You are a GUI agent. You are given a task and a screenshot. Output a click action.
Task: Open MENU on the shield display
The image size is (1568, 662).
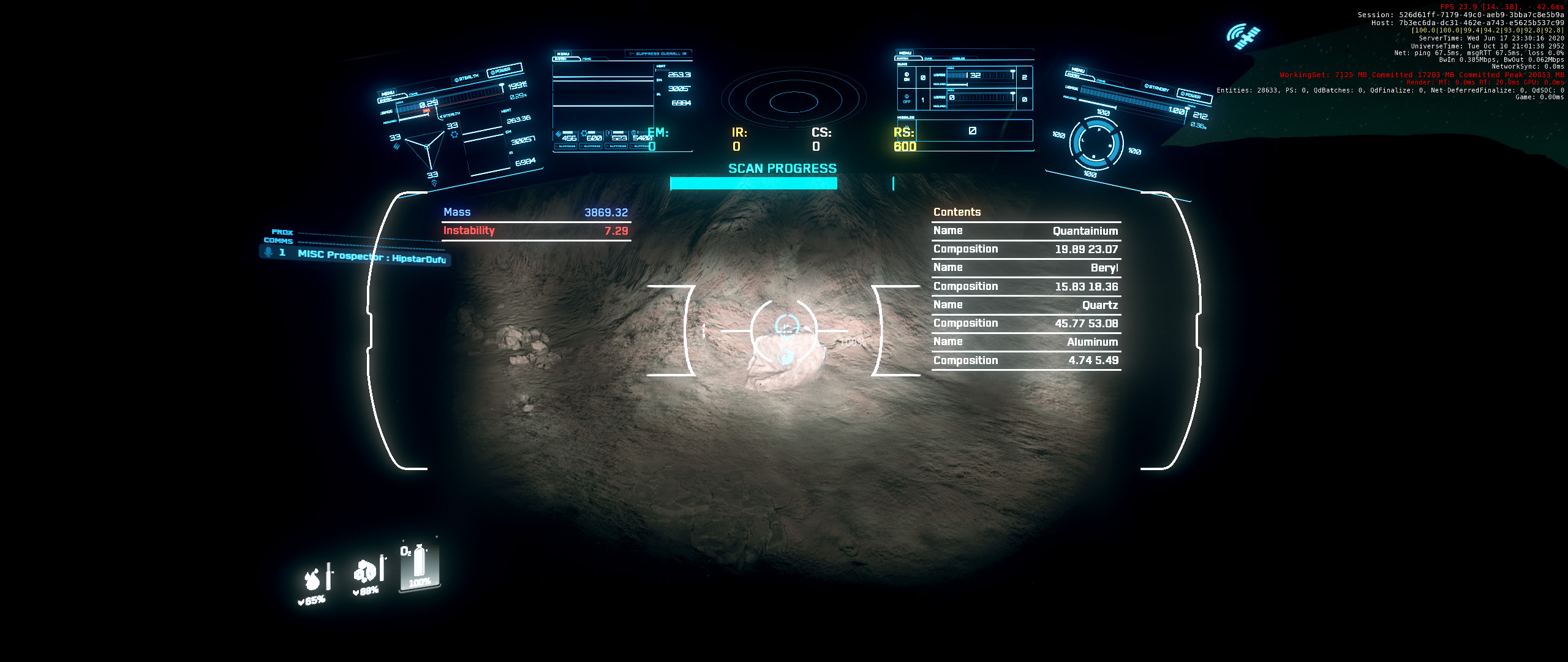pos(1078,70)
